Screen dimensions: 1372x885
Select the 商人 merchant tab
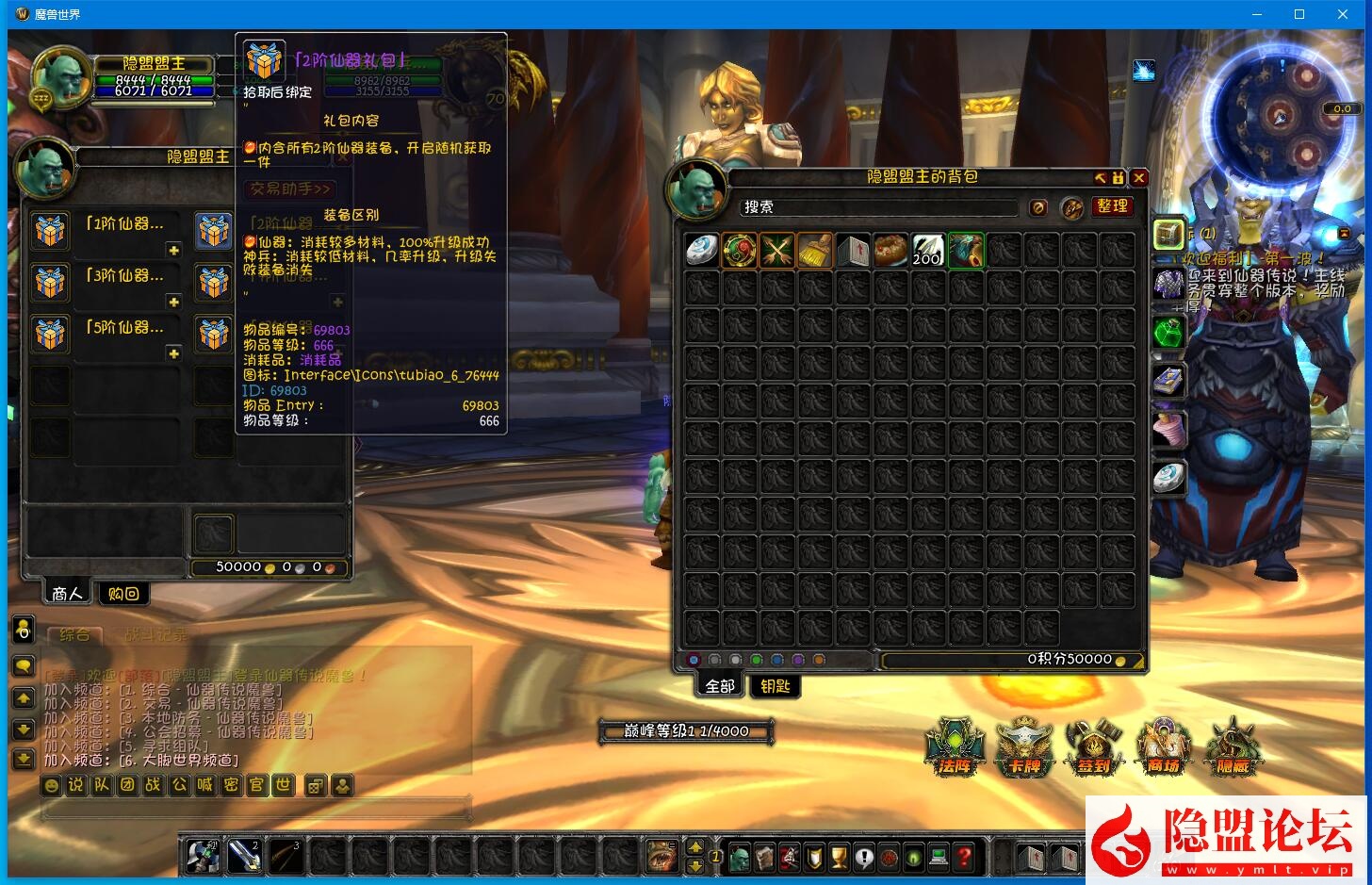coord(68,594)
